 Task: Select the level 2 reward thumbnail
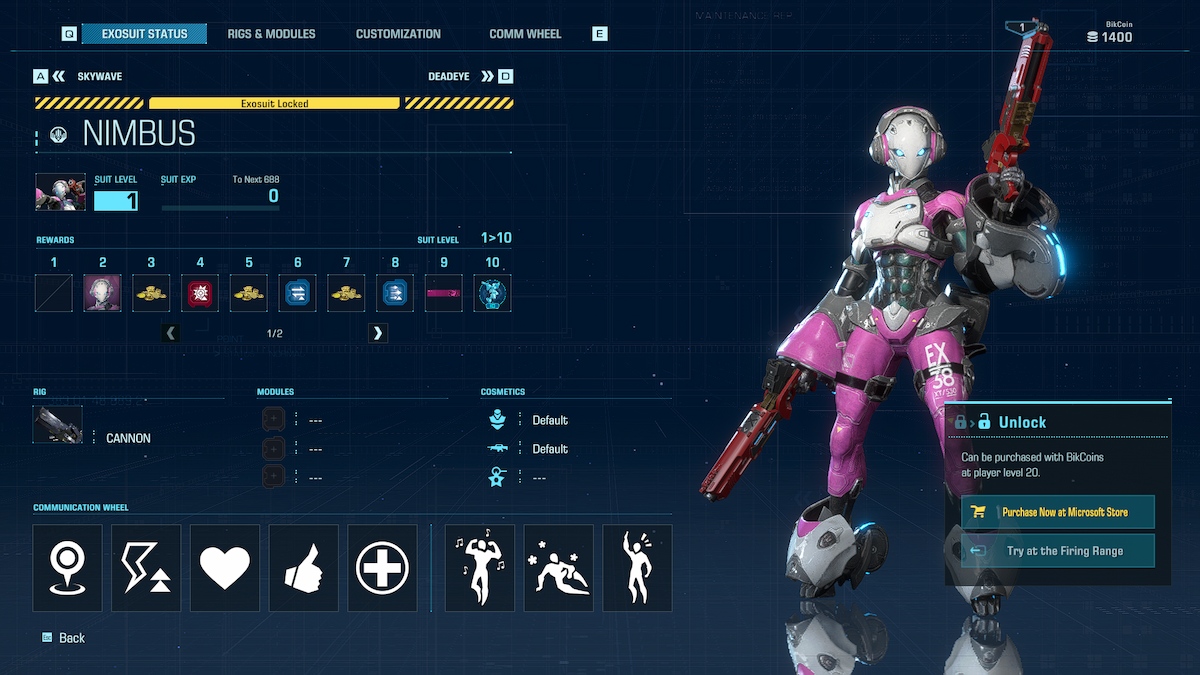[102, 293]
